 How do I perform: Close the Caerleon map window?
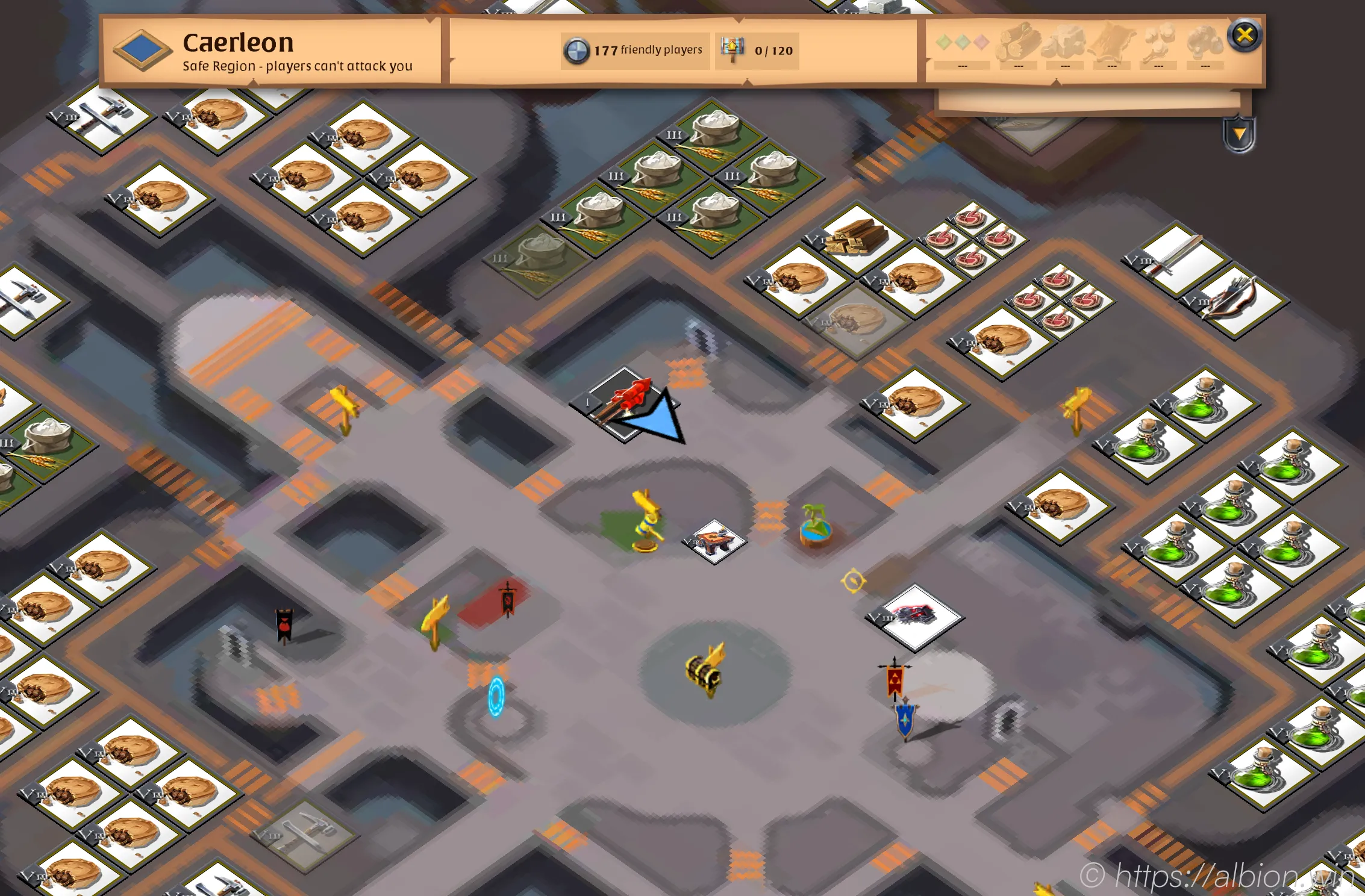[1245, 36]
